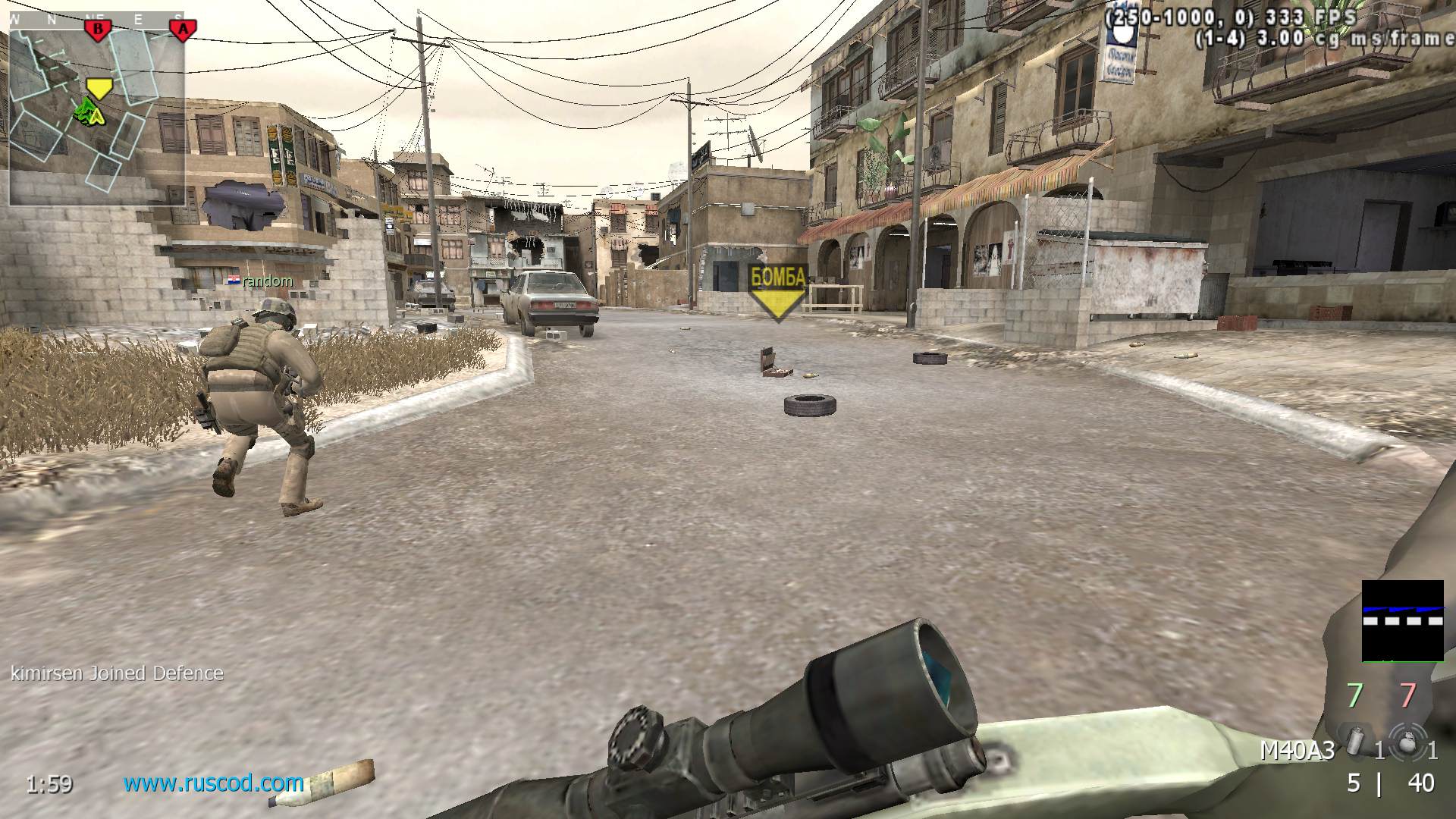Image resolution: width=1456 pixels, height=819 pixels.
Task: Click the M40A3 weapon name
Action: tap(1297, 751)
